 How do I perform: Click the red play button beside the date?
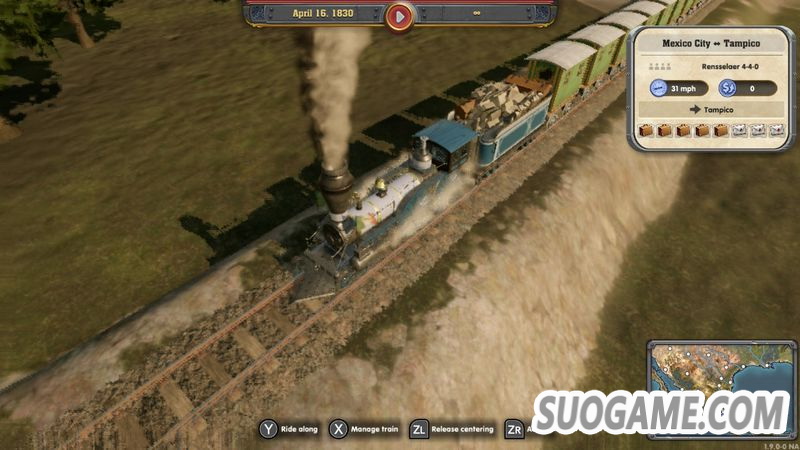click(x=399, y=16)
